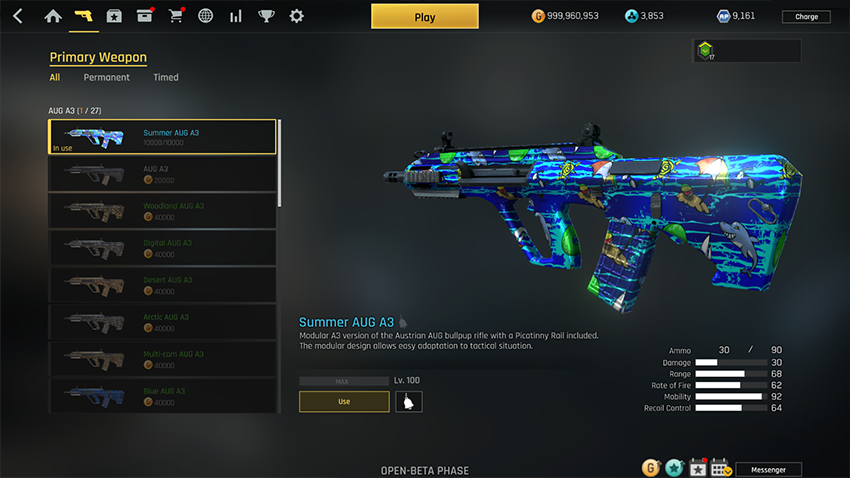The width and height of the screenshot is (850, 478).
Task: Open the home screen icon
Action: tap(53, 16)
